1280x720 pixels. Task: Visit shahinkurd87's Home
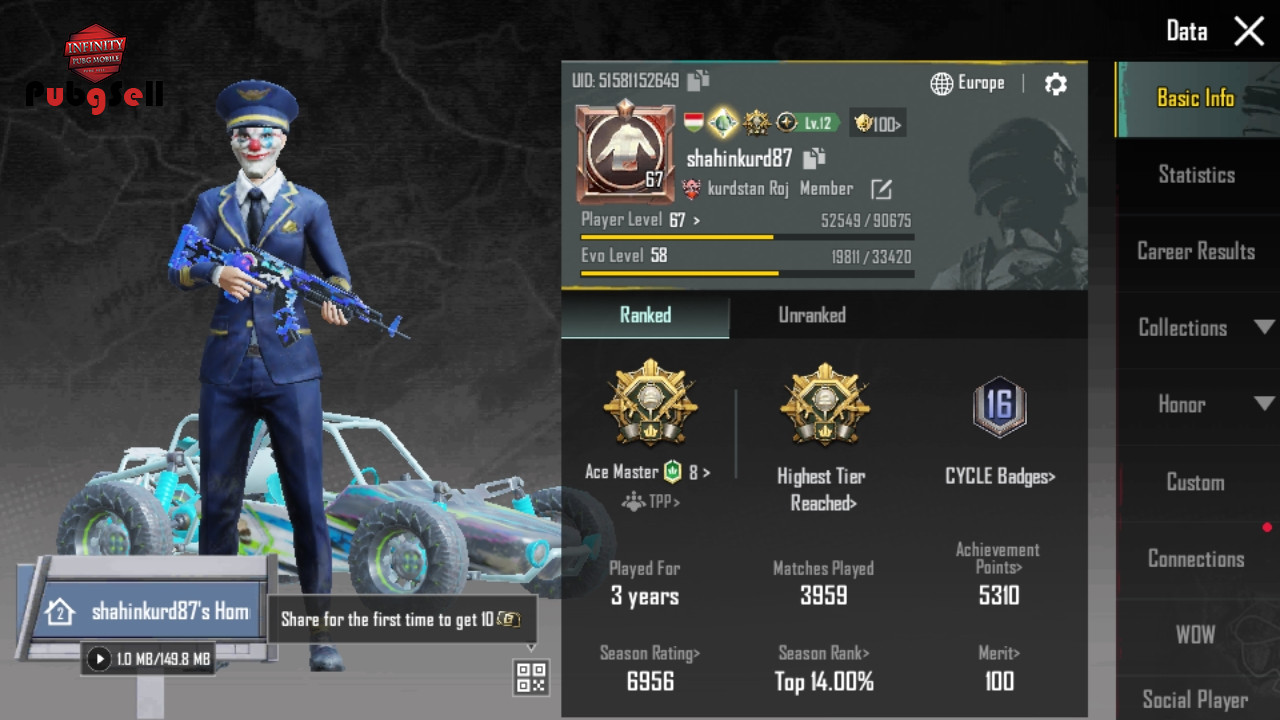150,611
